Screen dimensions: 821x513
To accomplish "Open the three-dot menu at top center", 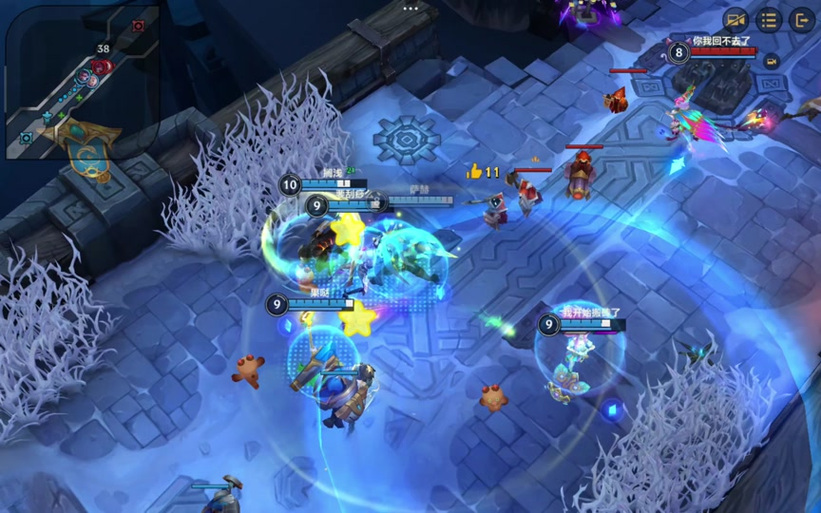I will click(x=410, y=8).
